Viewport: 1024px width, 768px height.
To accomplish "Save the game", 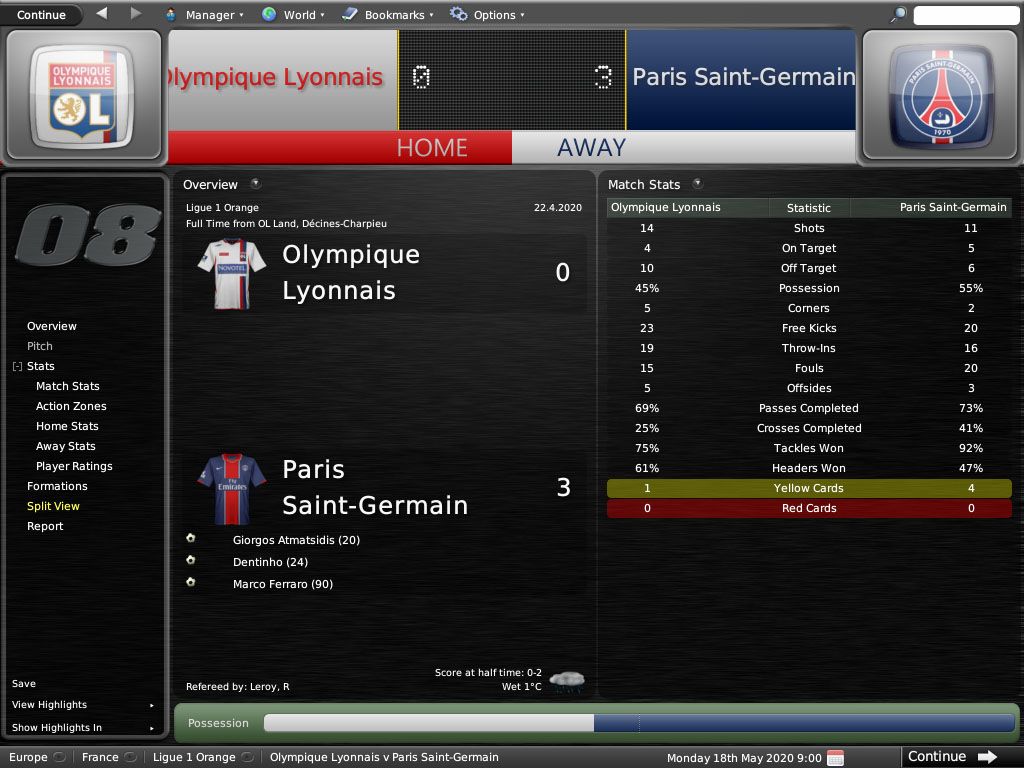I will 24,684.
